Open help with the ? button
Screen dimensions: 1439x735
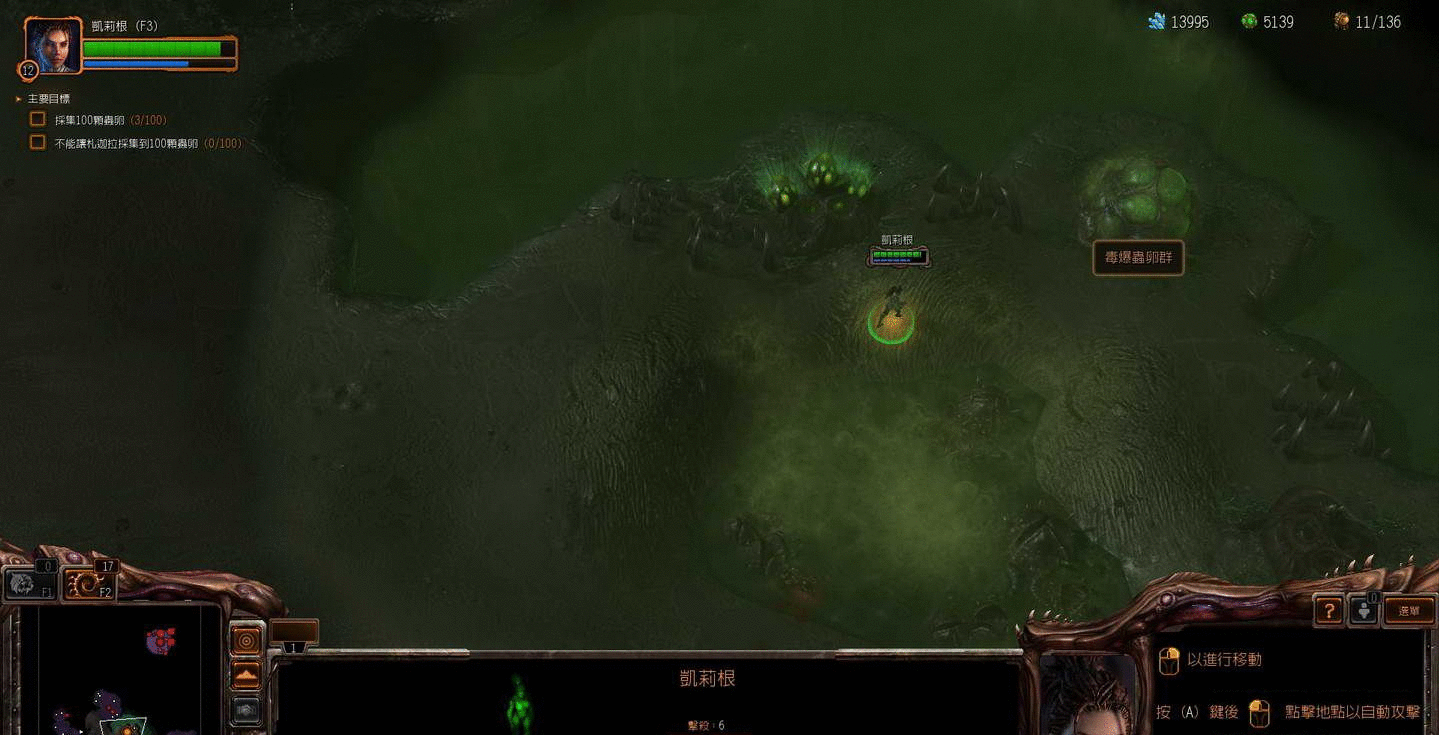click(x=1328, y=610)
